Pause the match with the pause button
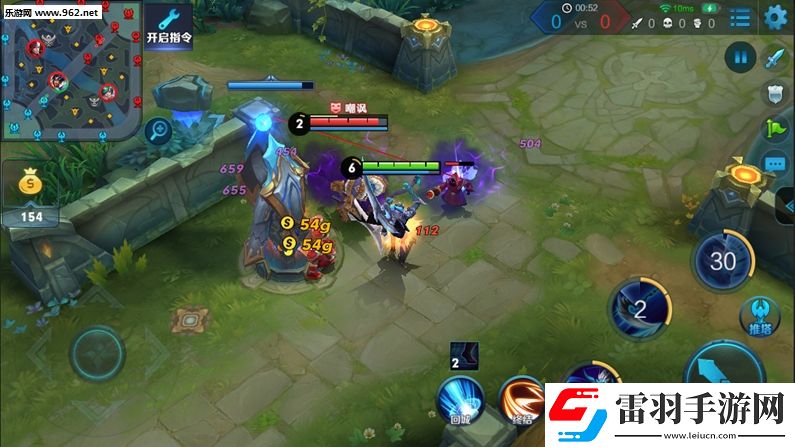 (741, 57)
